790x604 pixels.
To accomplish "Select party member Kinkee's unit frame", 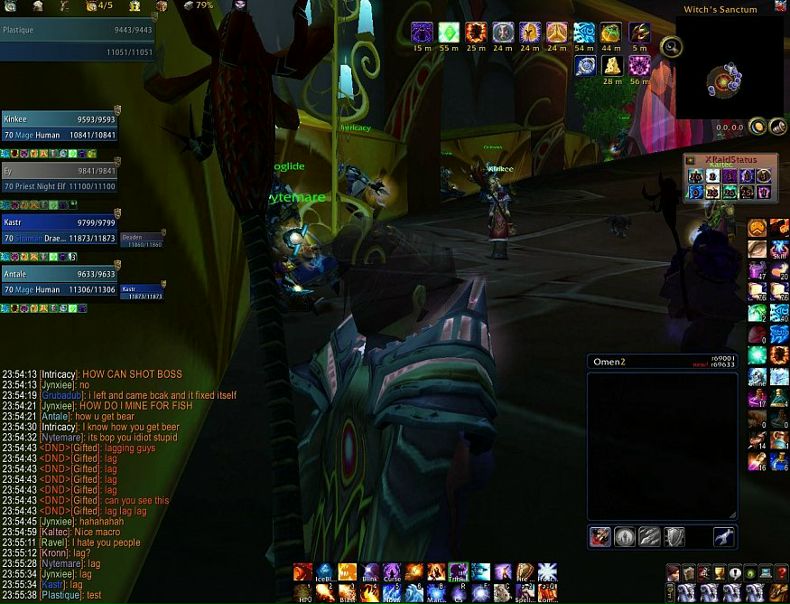I will [58, 125].
